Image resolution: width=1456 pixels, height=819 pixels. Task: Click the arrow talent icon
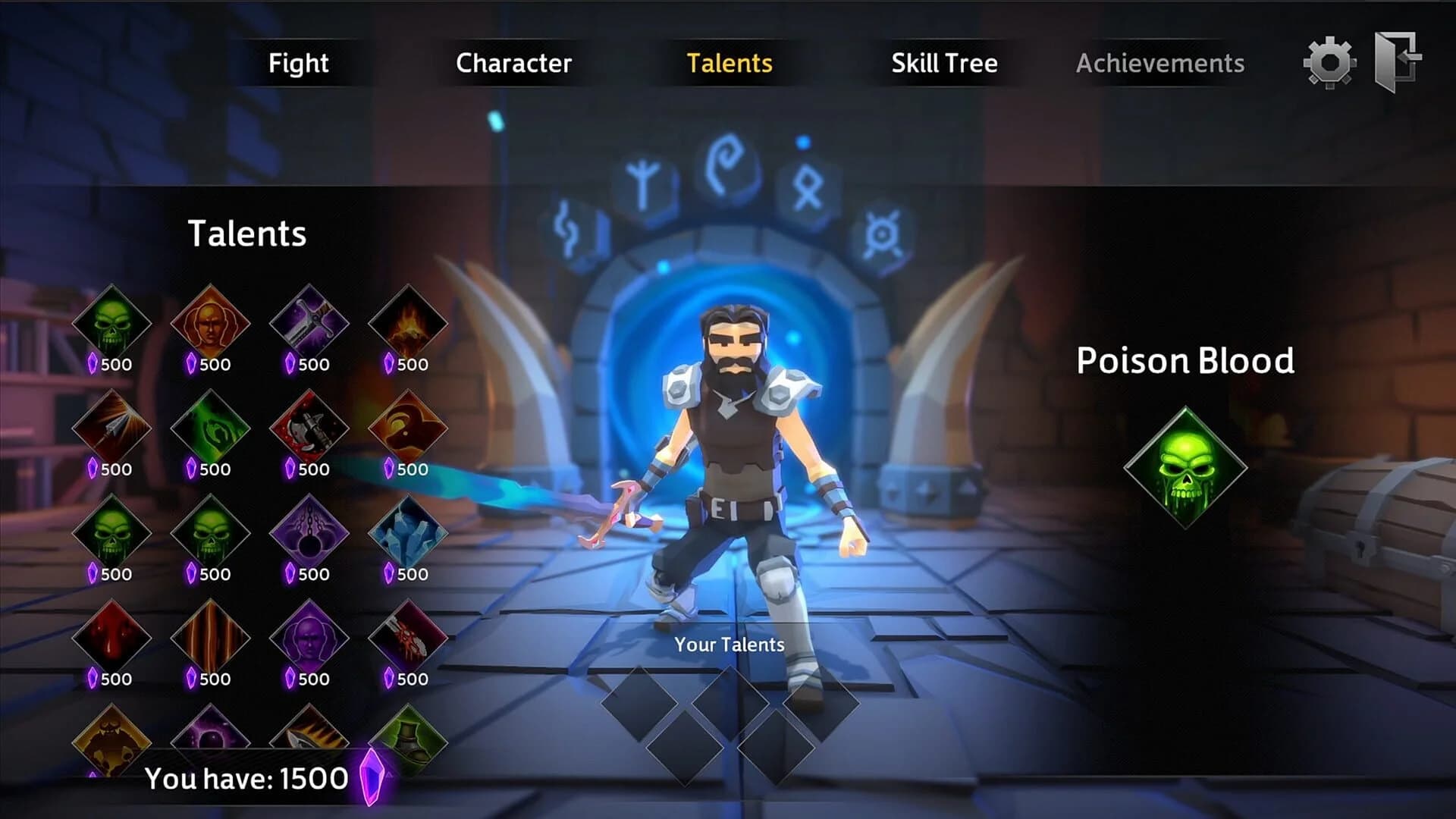112,428
